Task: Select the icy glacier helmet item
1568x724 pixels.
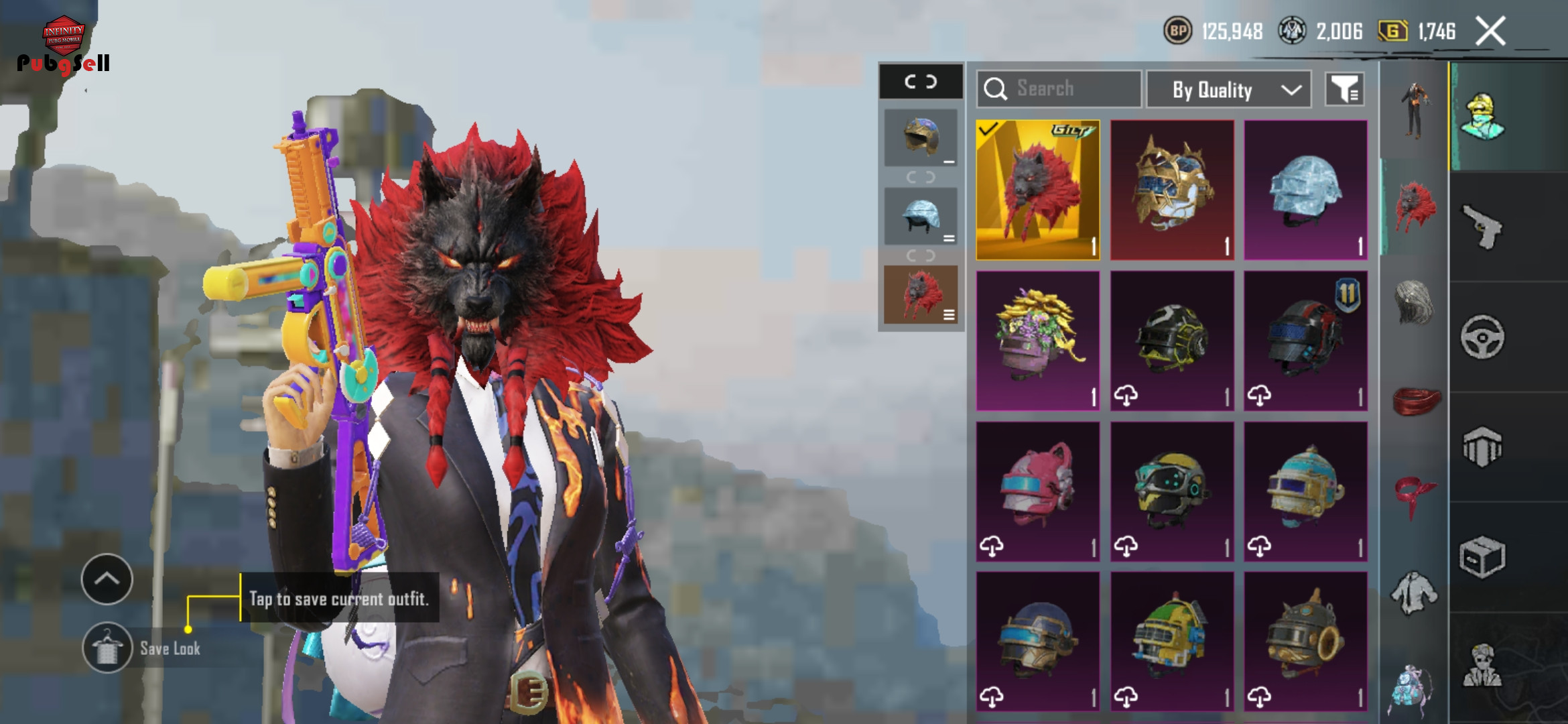Action: [x=1305, y=190]
